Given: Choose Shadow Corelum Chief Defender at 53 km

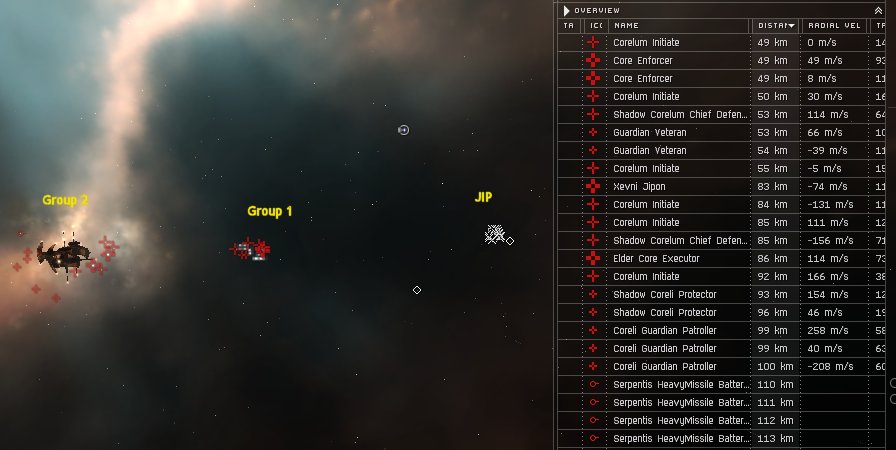Looking at the screenshot, I should coord(680,115).
